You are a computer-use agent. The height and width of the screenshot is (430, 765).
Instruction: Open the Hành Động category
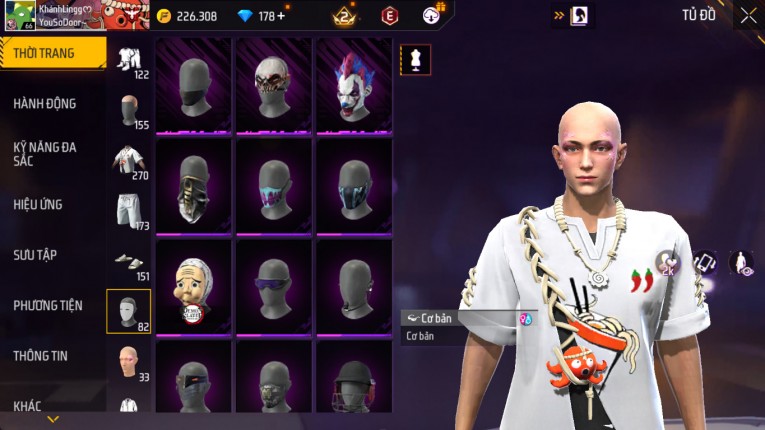click(45, 103)
